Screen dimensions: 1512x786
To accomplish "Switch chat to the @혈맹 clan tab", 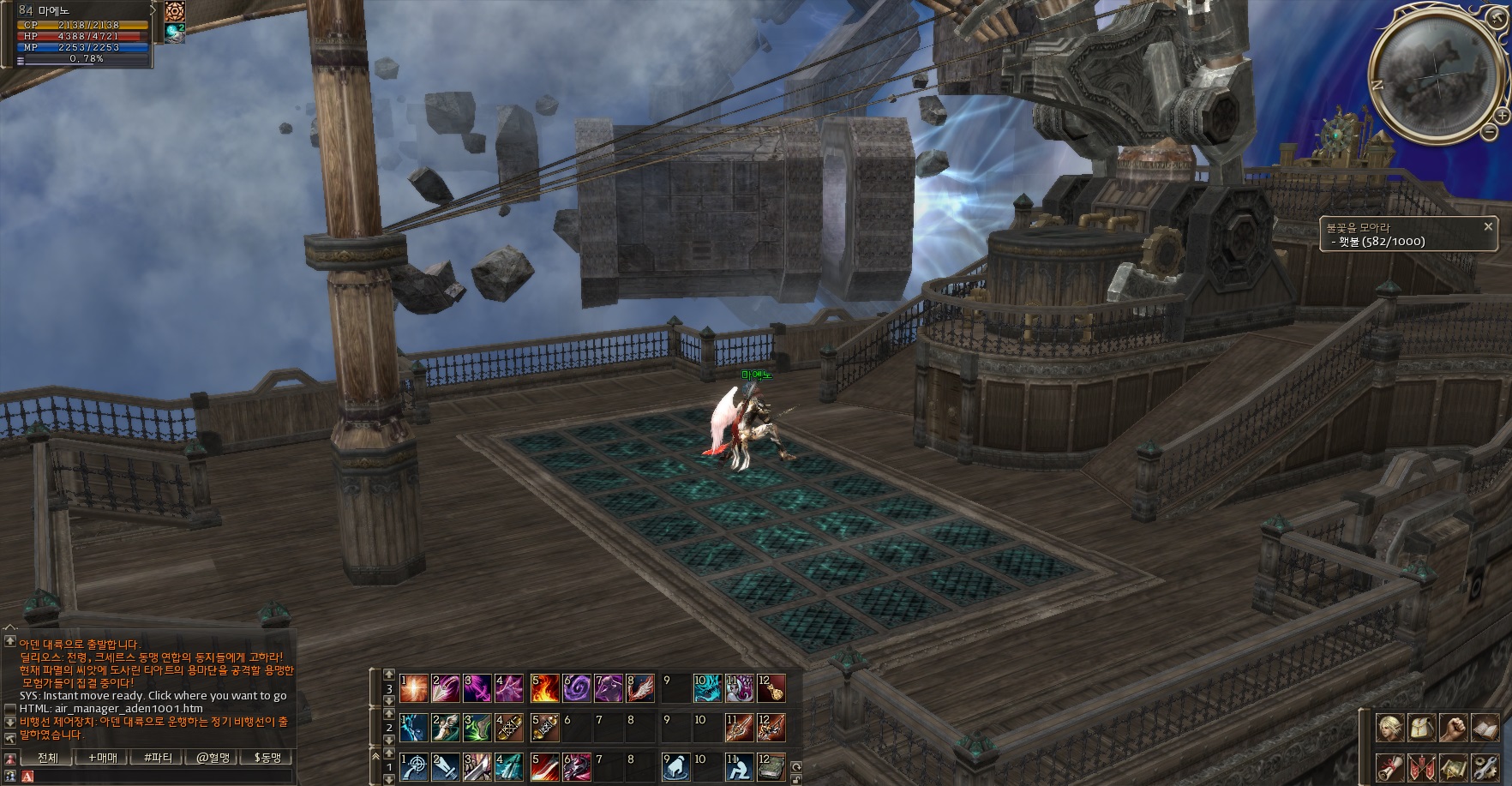I will pyautogui.click(x=213, y=758).
